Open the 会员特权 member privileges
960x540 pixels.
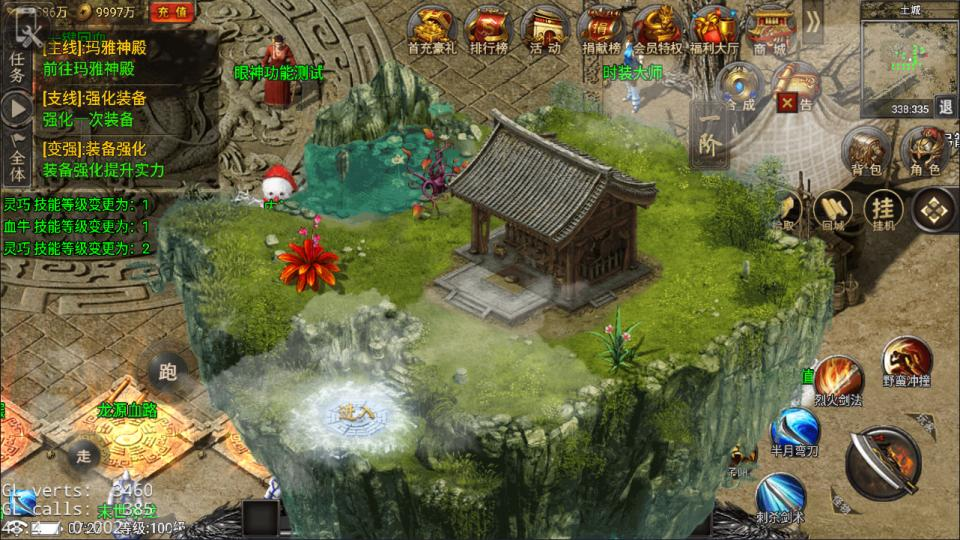657,28
